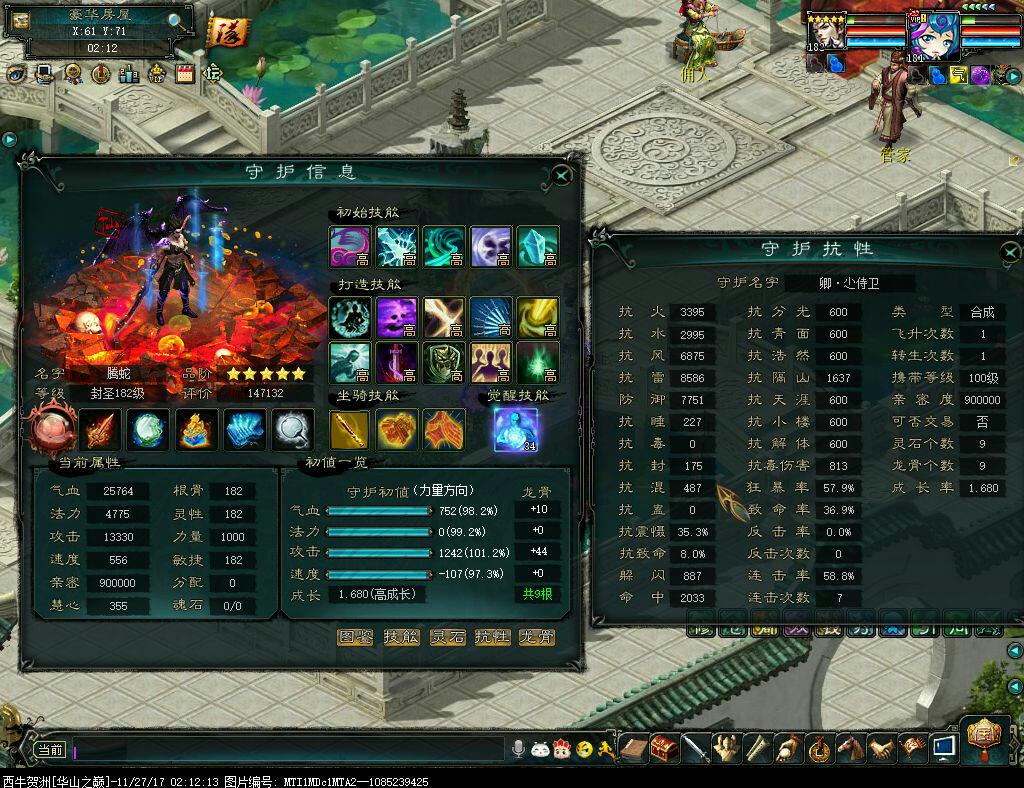
Task: Open the 灵石 spirit stone button
Action: [447, 637]
